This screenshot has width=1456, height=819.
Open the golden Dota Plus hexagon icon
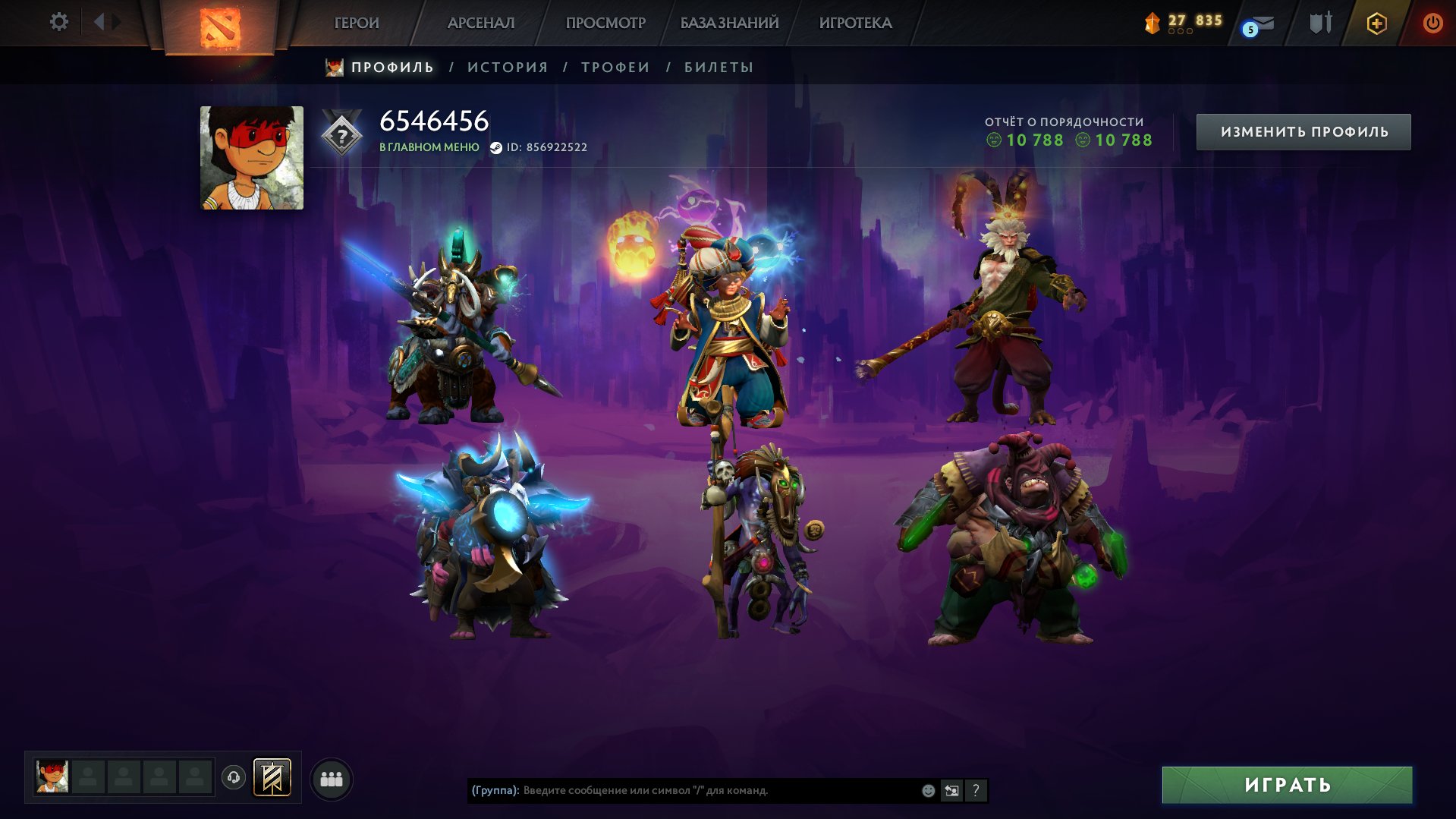coord(1377,23)
